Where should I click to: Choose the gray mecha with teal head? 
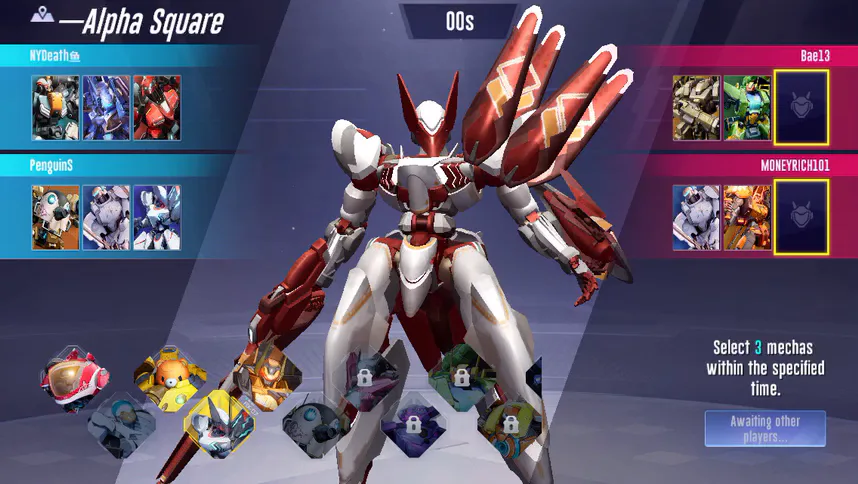pos(122,426)
